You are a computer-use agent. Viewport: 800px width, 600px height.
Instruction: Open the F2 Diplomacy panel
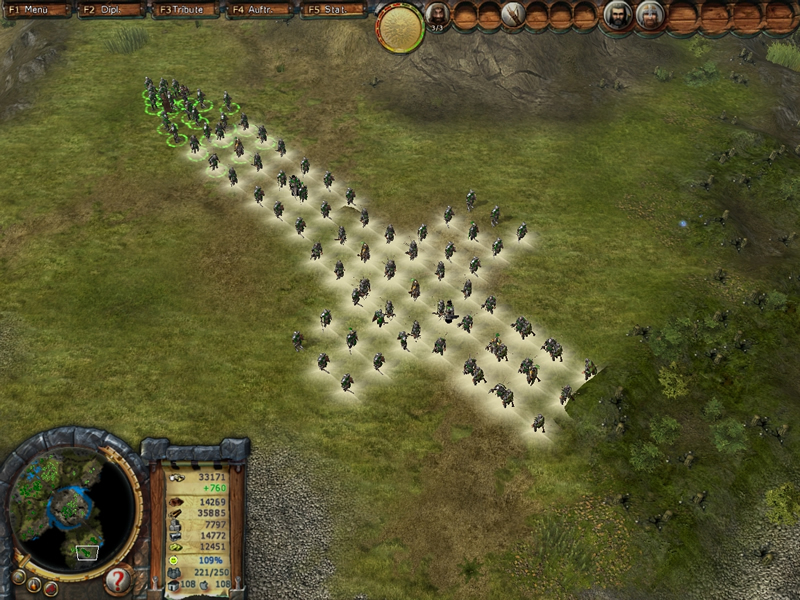click(x=111, y=9)
